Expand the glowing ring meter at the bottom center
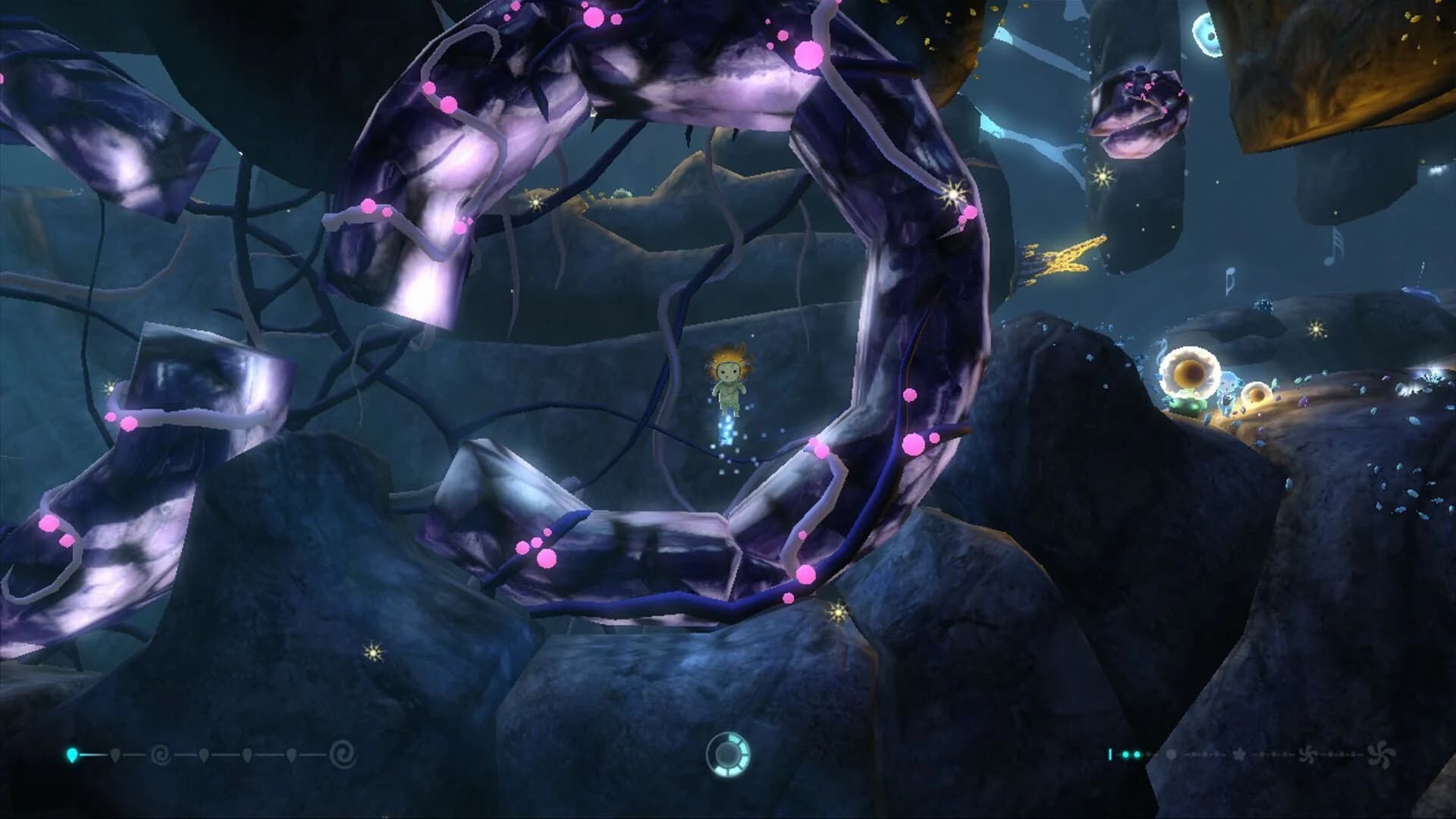1456x819 pixels. [728, 756]
